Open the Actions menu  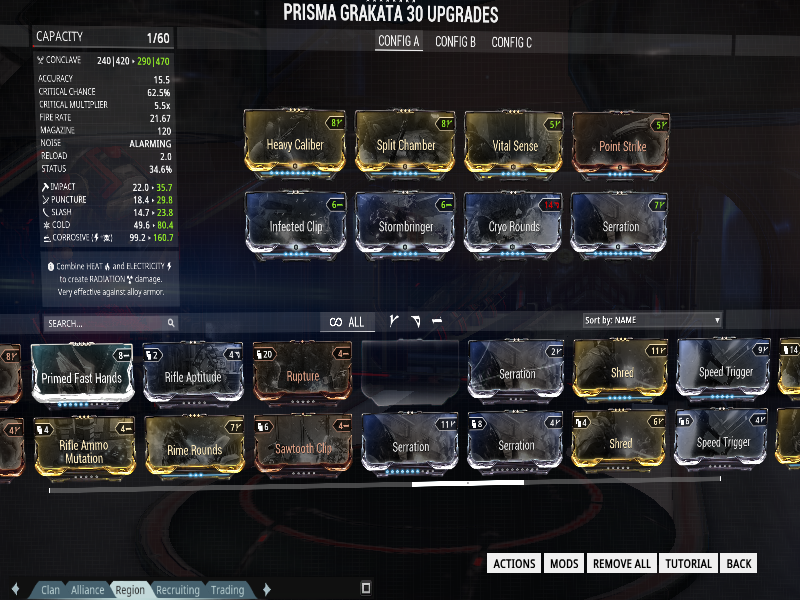click(x=515, y=563)
